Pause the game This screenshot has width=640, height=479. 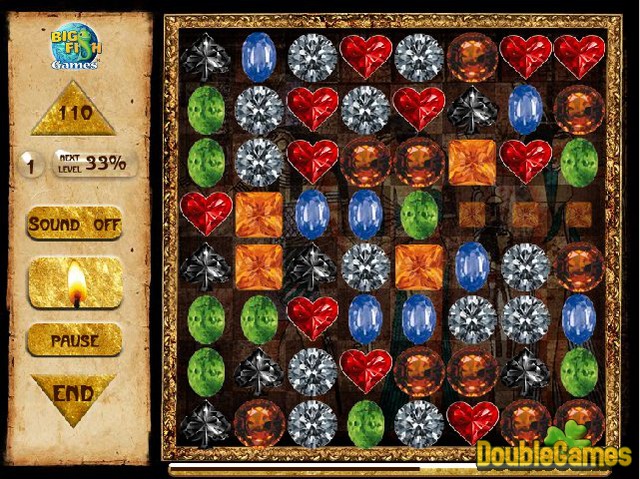tap(75, 340)
